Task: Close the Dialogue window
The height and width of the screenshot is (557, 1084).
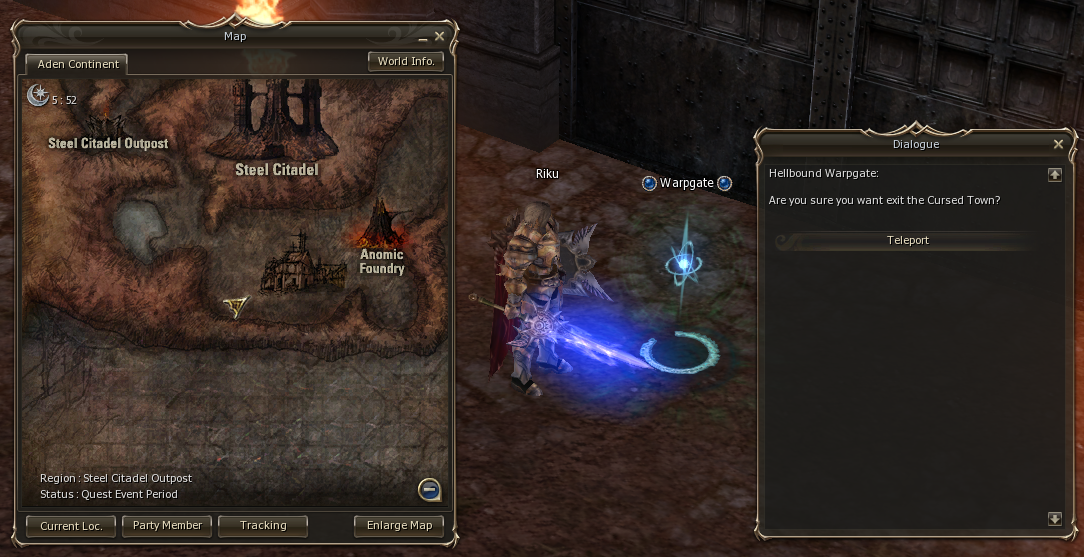Action: [1058, 144]
